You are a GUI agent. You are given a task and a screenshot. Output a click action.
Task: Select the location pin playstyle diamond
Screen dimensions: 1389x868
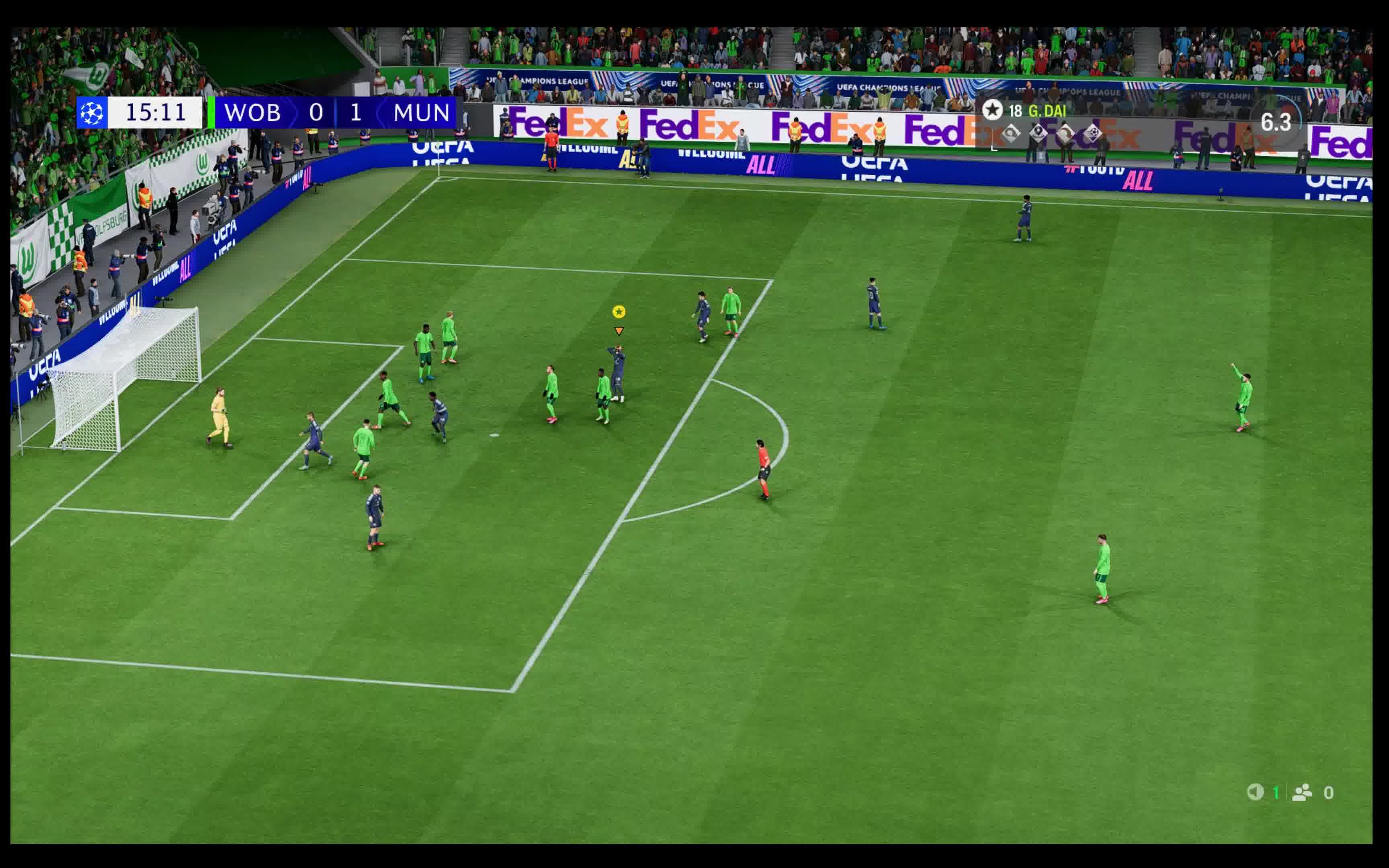pyautogui.click(x=1038, y=133)
